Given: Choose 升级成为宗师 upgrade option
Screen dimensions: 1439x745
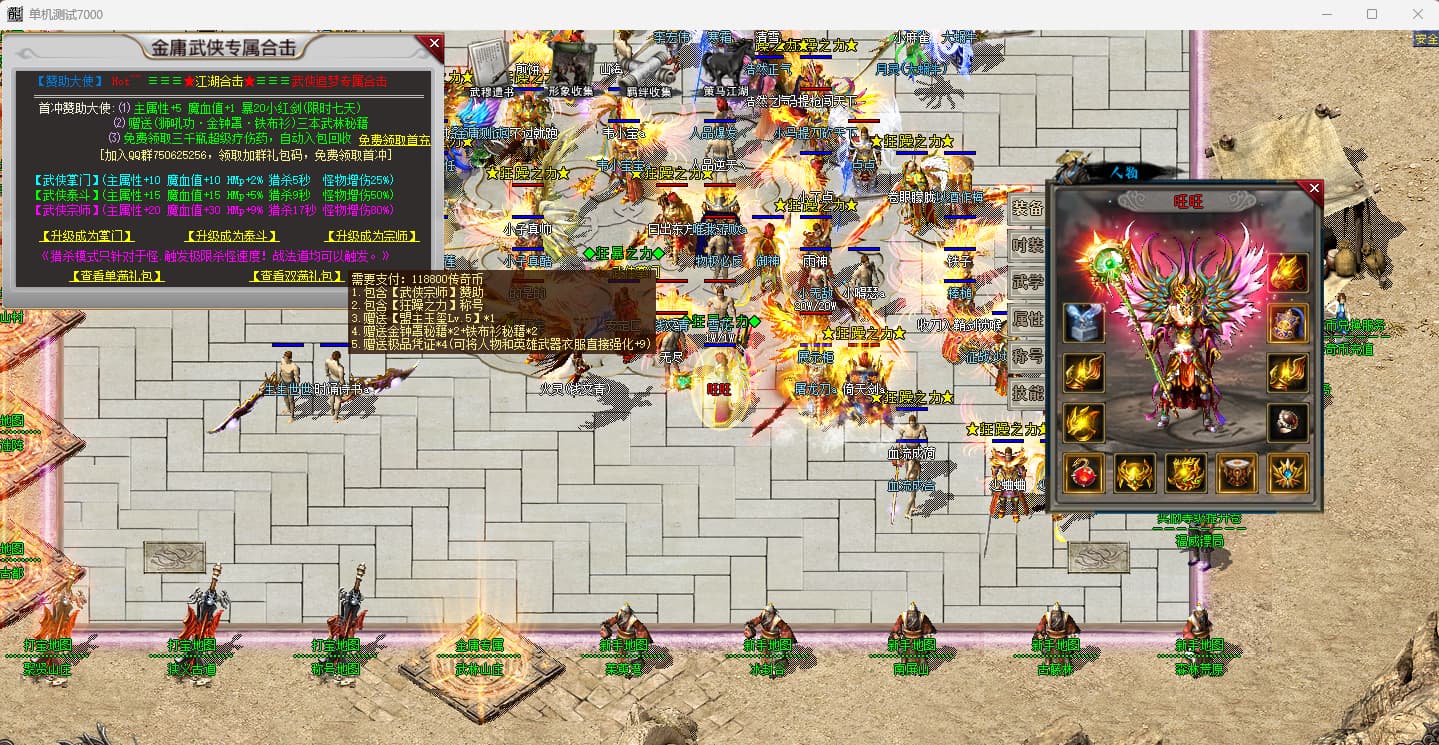Looking at the screenshot, I should point(372,237).
